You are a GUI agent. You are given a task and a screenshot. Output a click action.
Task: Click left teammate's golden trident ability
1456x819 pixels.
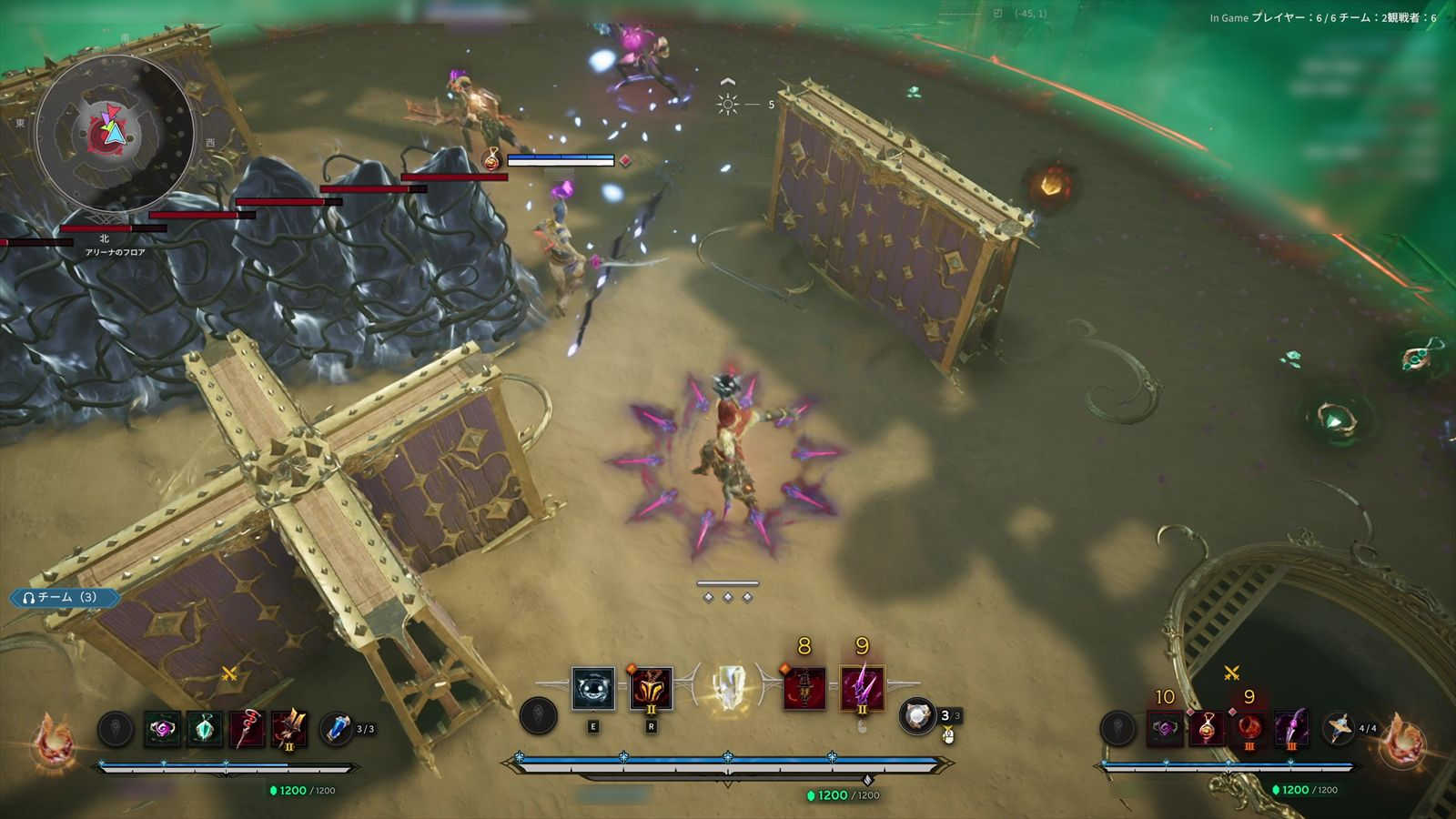pyautogui.click(x=288, y=730)
